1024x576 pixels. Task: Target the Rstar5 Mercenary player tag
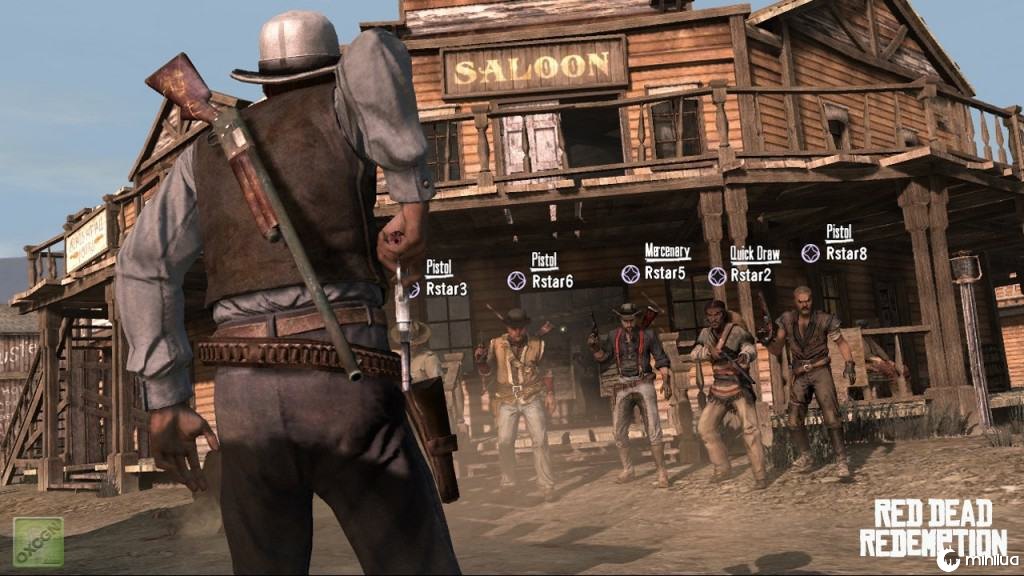tap(664, 272)
